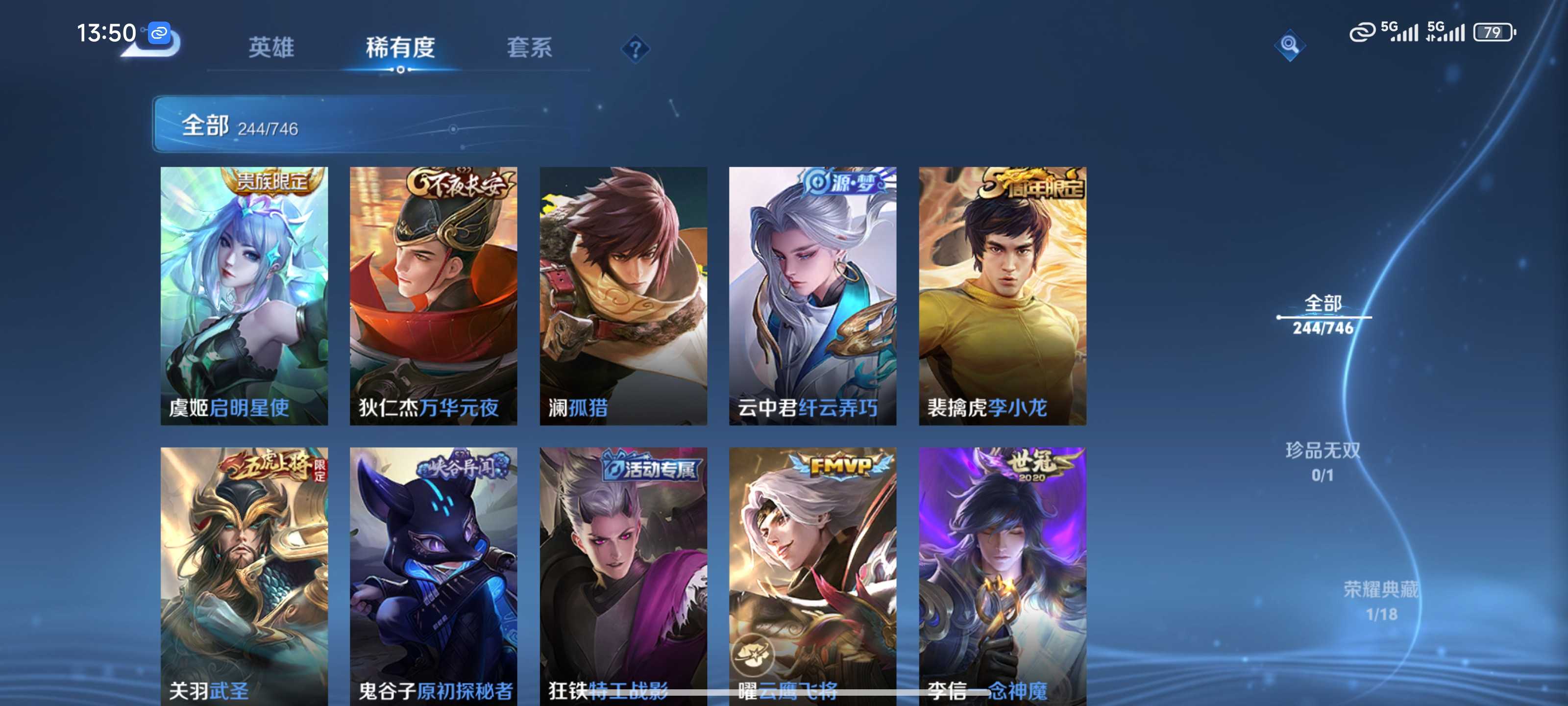Choose the 鬼谷子 原初探秘者 skin card
The image size is (1568, 706).
(x=433, y=576)
